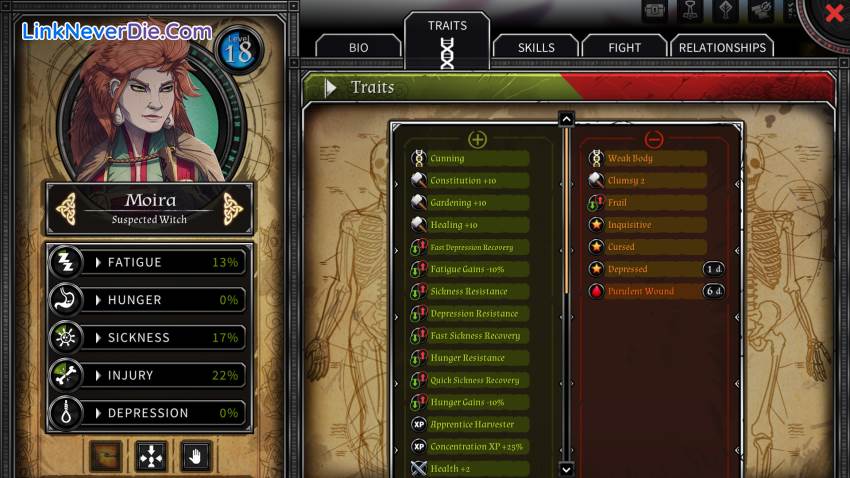The width and height of the screenshot is (850, 478).
Task: Open the Skills tab
Action: tap(536, 47)
